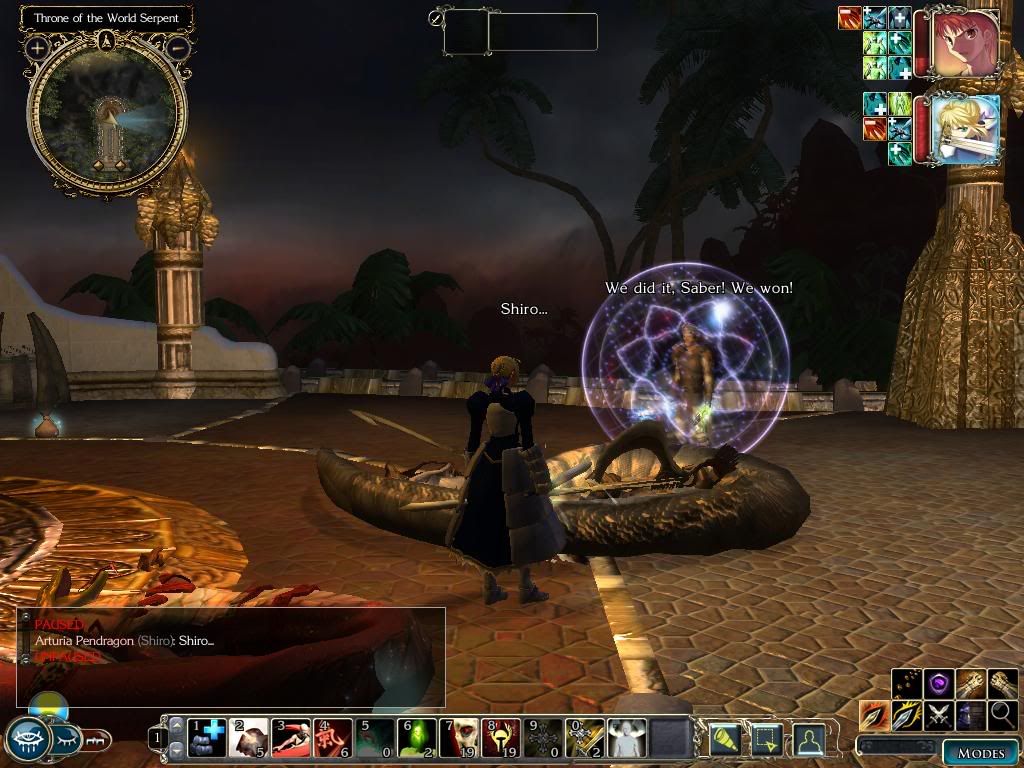The width and height of the screenshot is (1024, 768).
Task: Open the character silhouette panel button
Action: [810, 739]
